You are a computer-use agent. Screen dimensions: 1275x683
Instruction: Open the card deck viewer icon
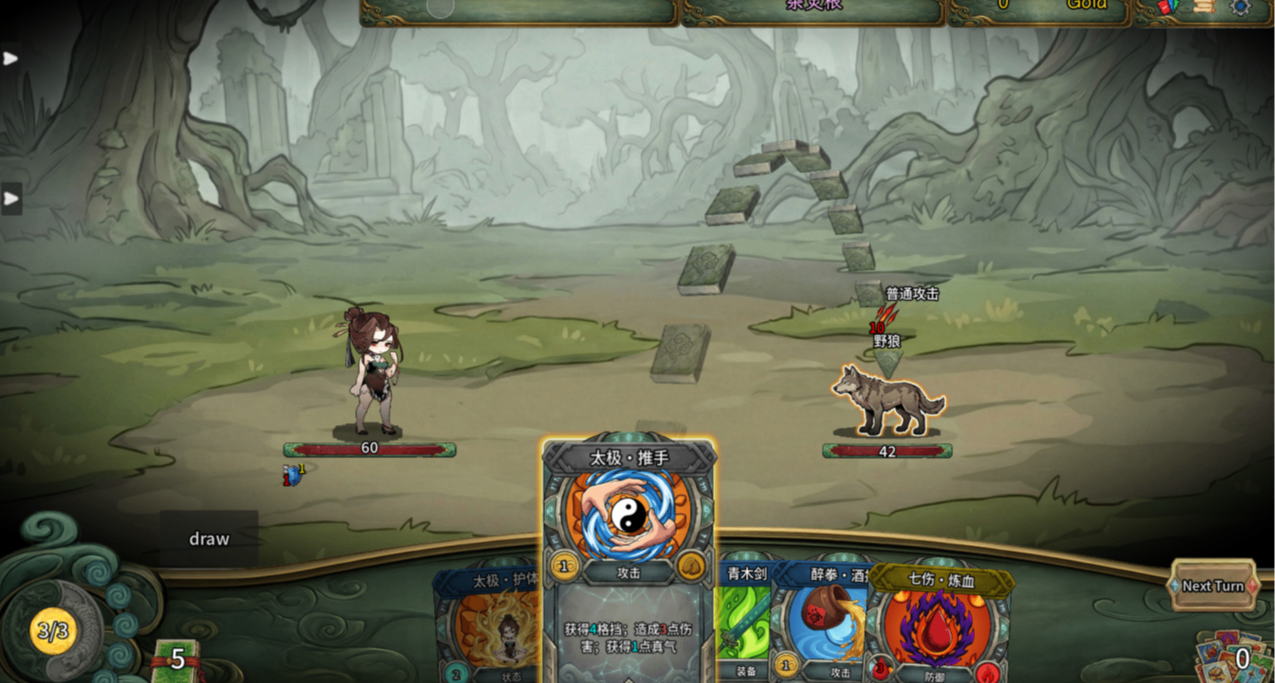click(x=1168, y=7)
